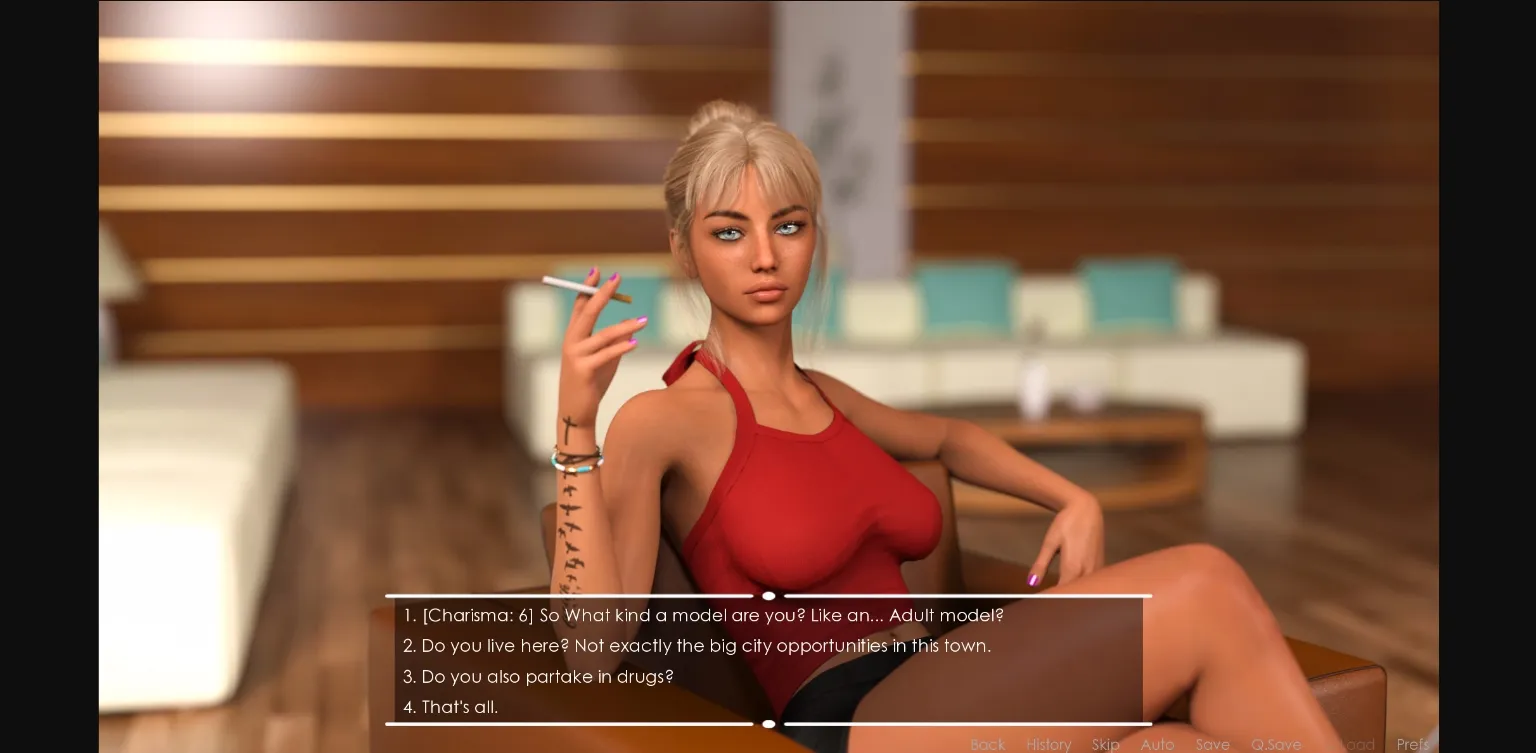Screen dimensions: 1536x753
Task: Show past dialogue with the History label
Action: [1049, 745]
